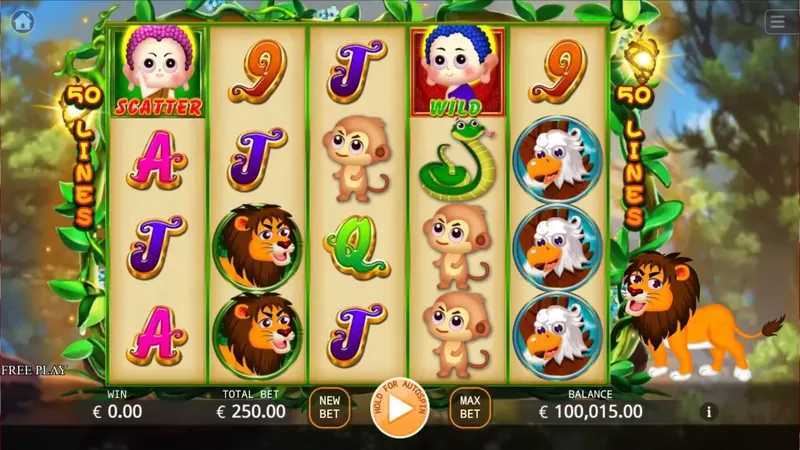Set the Max Bet
Image resolution: width=800 pixels, height=450 pixels.
click(469, 407)
